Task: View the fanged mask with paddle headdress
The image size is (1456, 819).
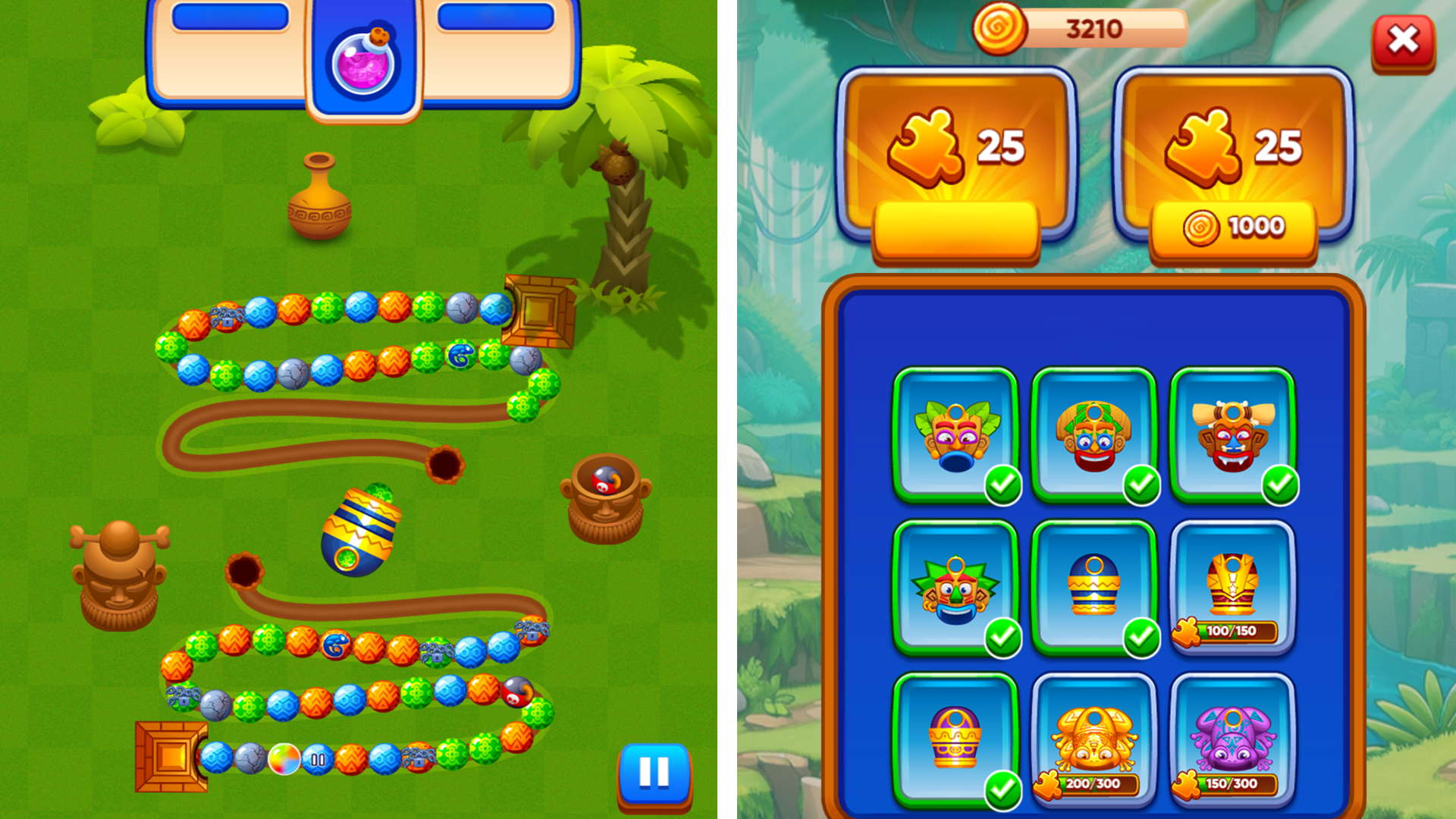Action: pos(1232,436)
